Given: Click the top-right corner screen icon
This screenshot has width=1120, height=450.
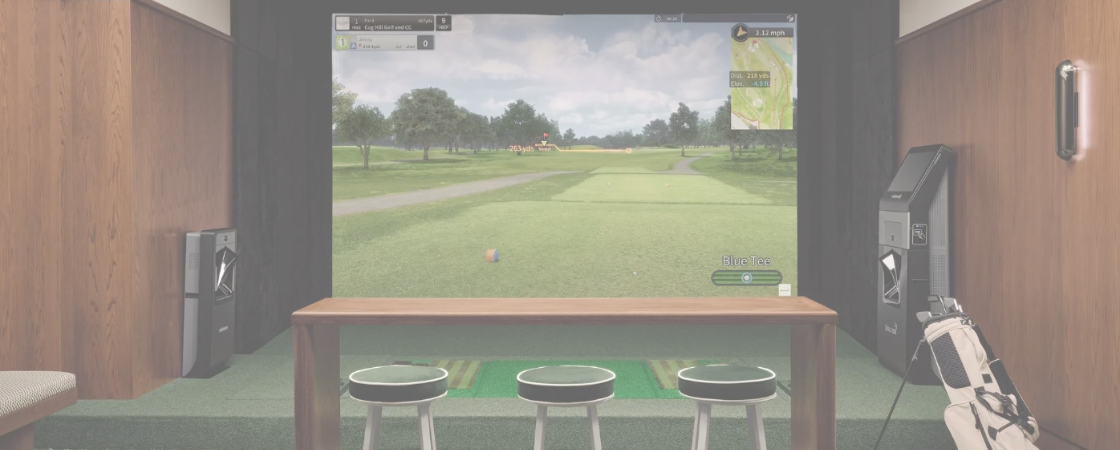Looking at the screenshot, I should pyautogui.click(x=789, y=18).
